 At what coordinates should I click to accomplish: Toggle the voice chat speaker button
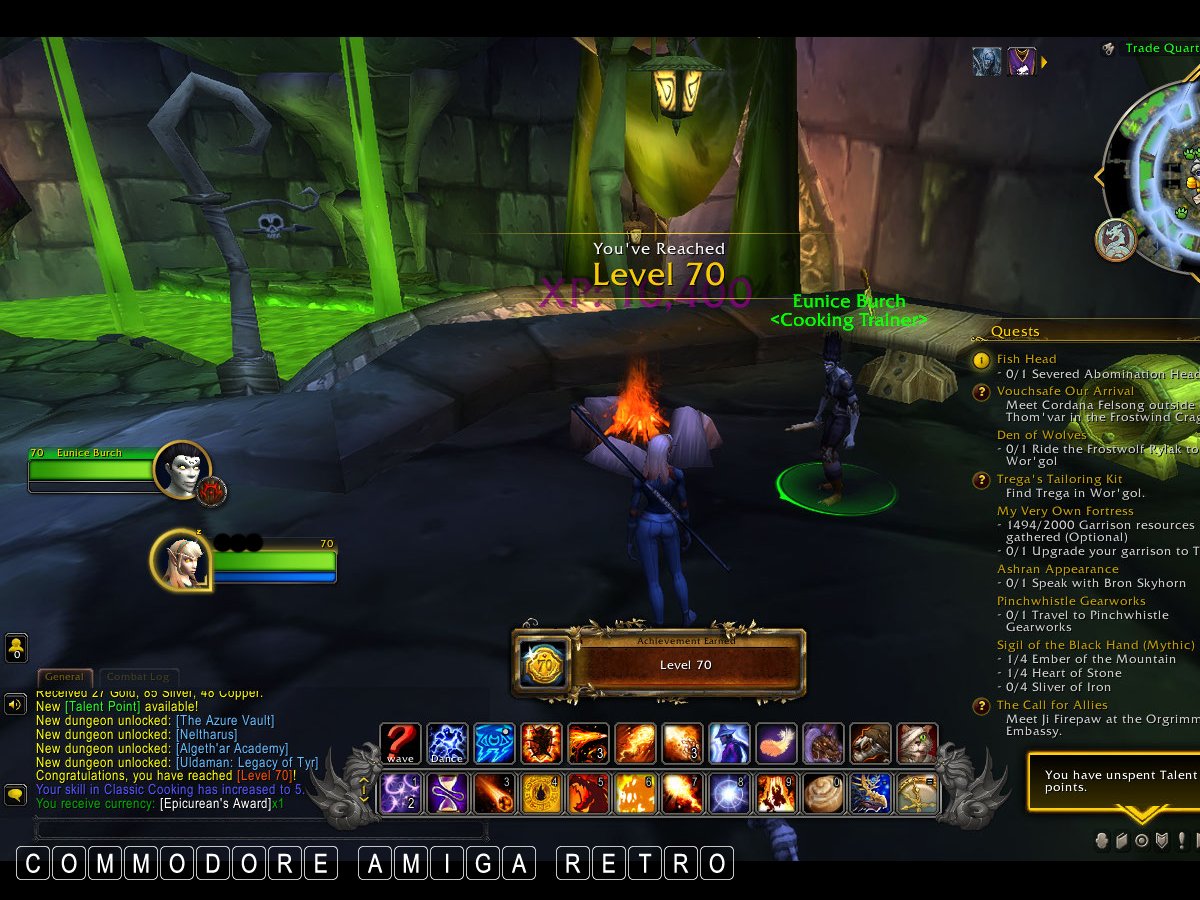(x=15, y=705)
